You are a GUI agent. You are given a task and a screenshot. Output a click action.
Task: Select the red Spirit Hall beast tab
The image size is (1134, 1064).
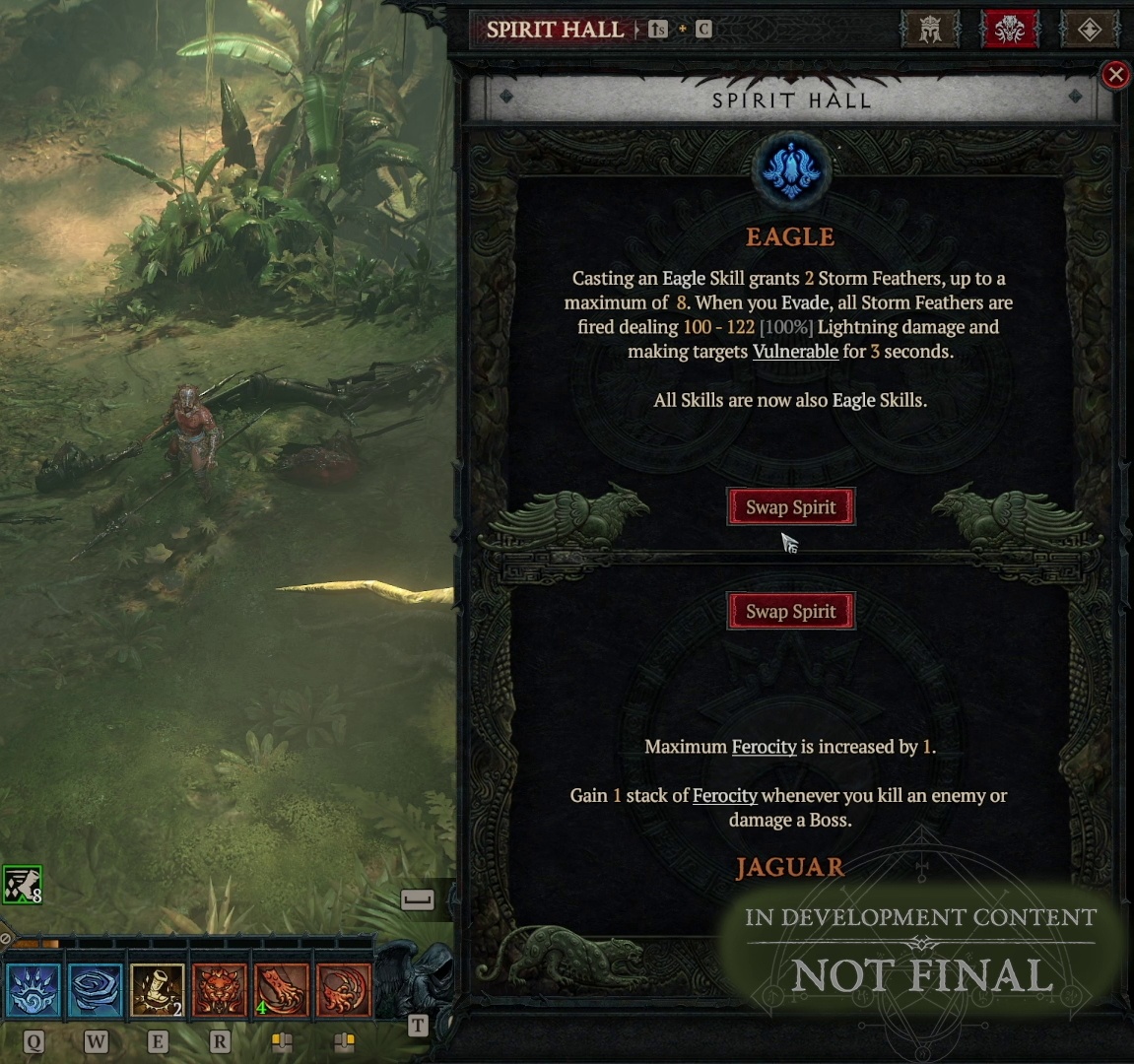1010,30
